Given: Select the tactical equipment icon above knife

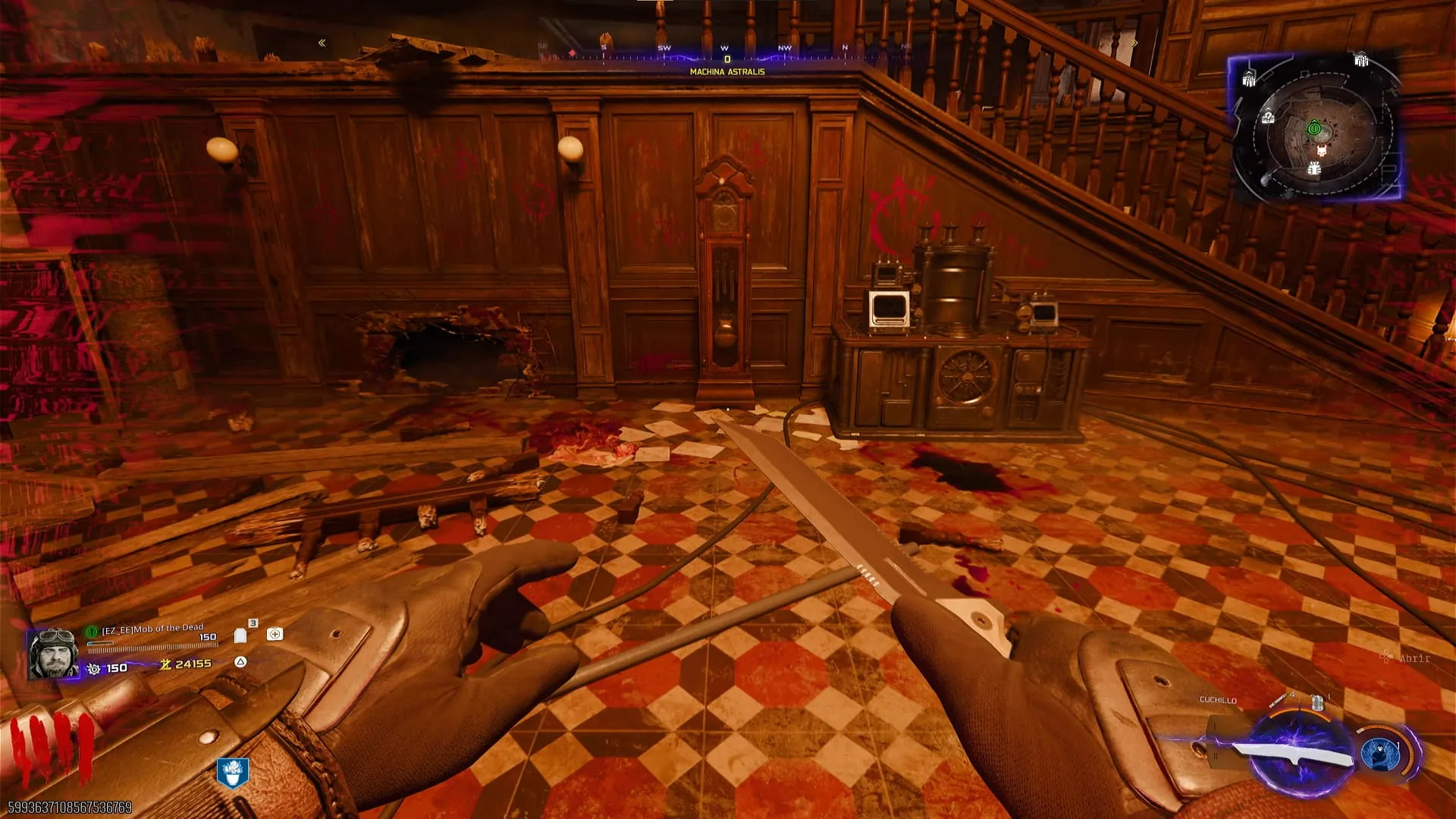Looking at the screenshot, I should pos(1317,701).
